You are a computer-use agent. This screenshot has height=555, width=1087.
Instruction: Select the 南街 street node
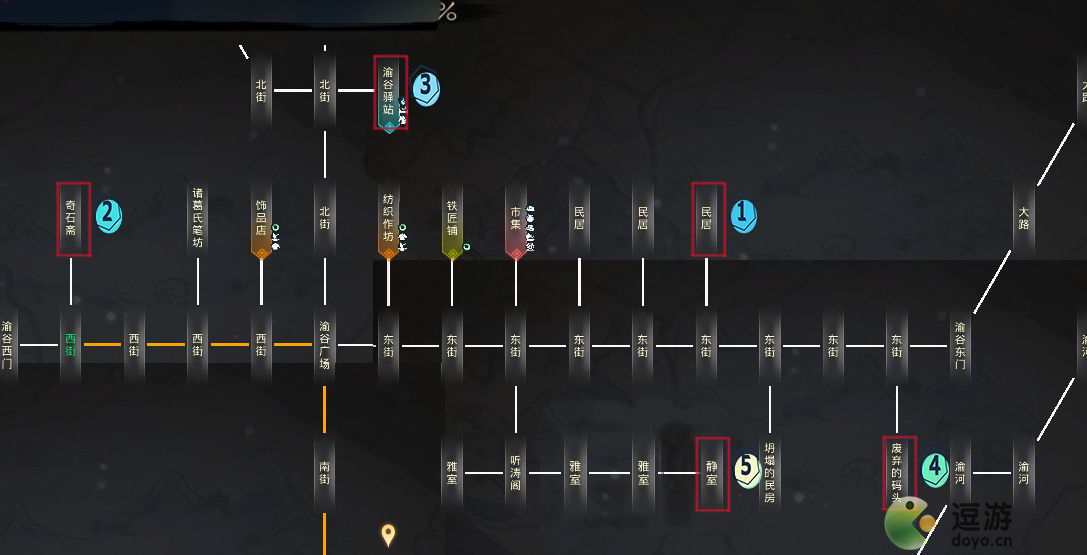(325, 473)
